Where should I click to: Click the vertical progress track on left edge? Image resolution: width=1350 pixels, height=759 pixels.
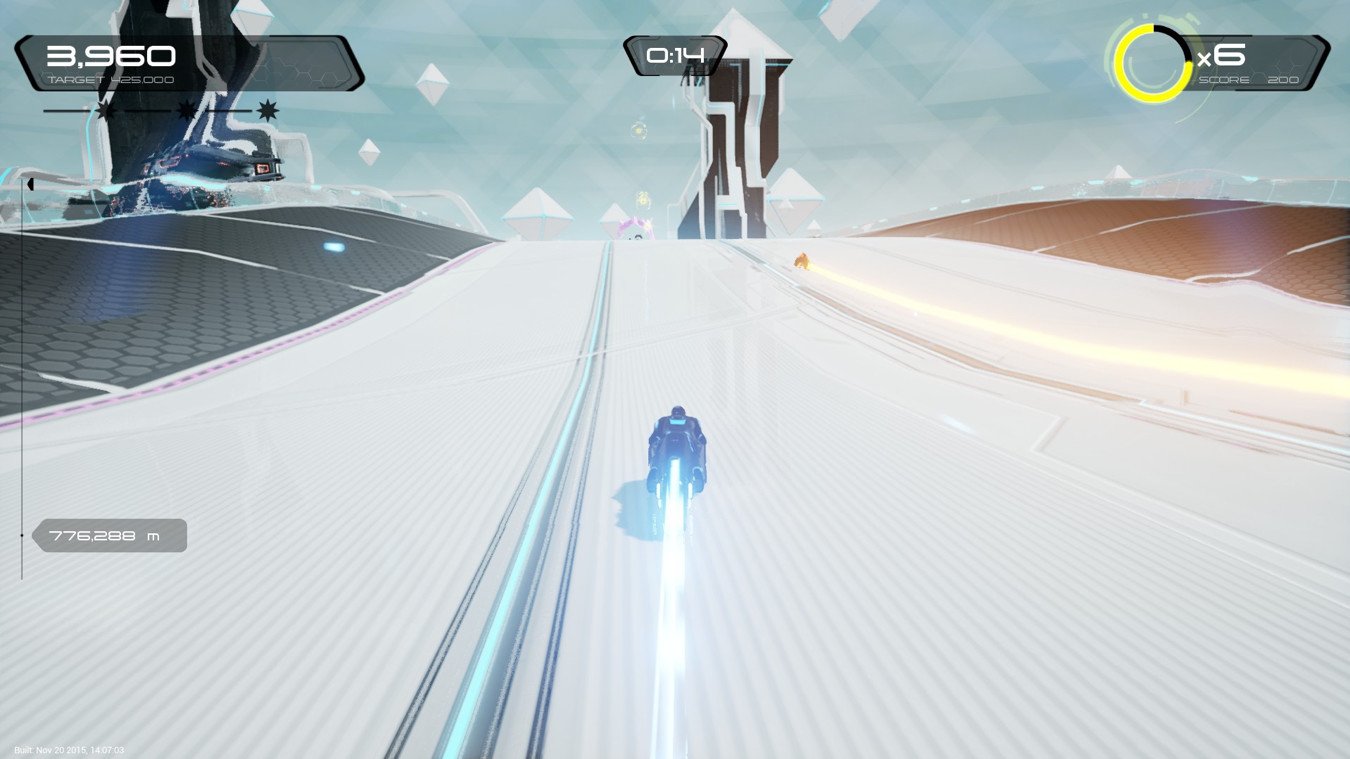tap(22, 380)
